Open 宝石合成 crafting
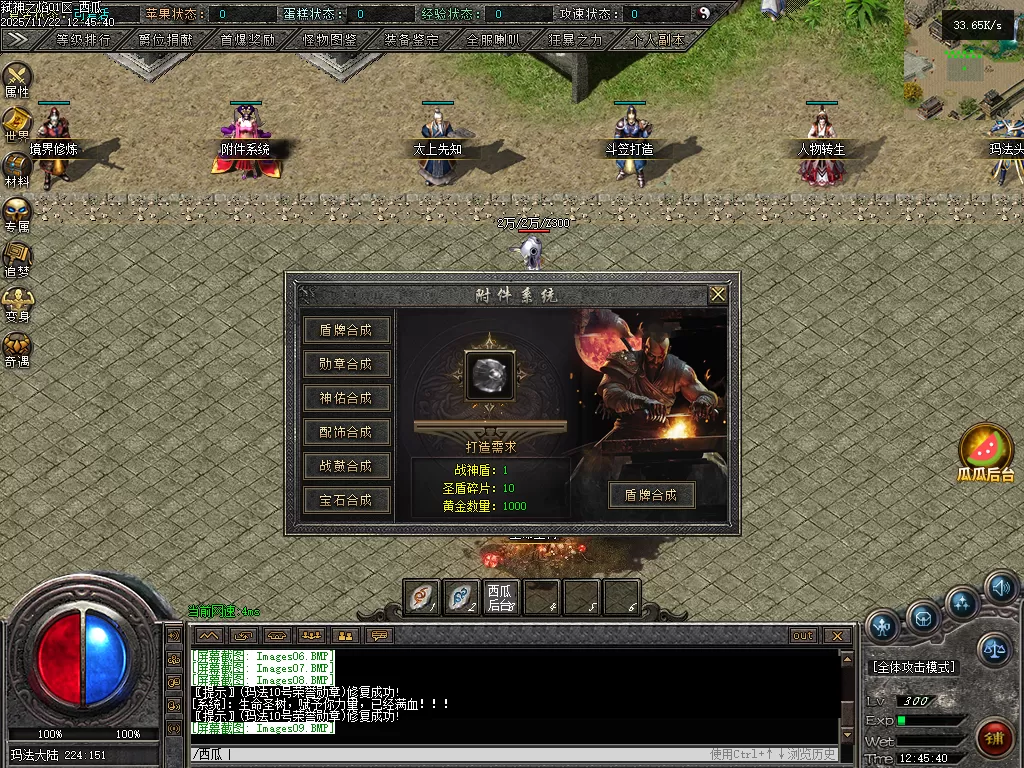The height and width of the screenshot is (768, 1024). tap(346, 500)
